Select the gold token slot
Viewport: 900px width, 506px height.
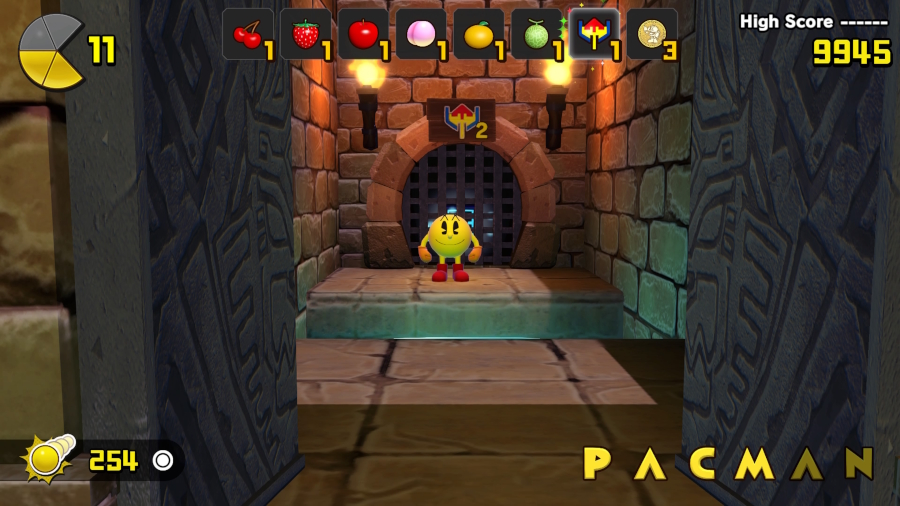click(653, 35)
